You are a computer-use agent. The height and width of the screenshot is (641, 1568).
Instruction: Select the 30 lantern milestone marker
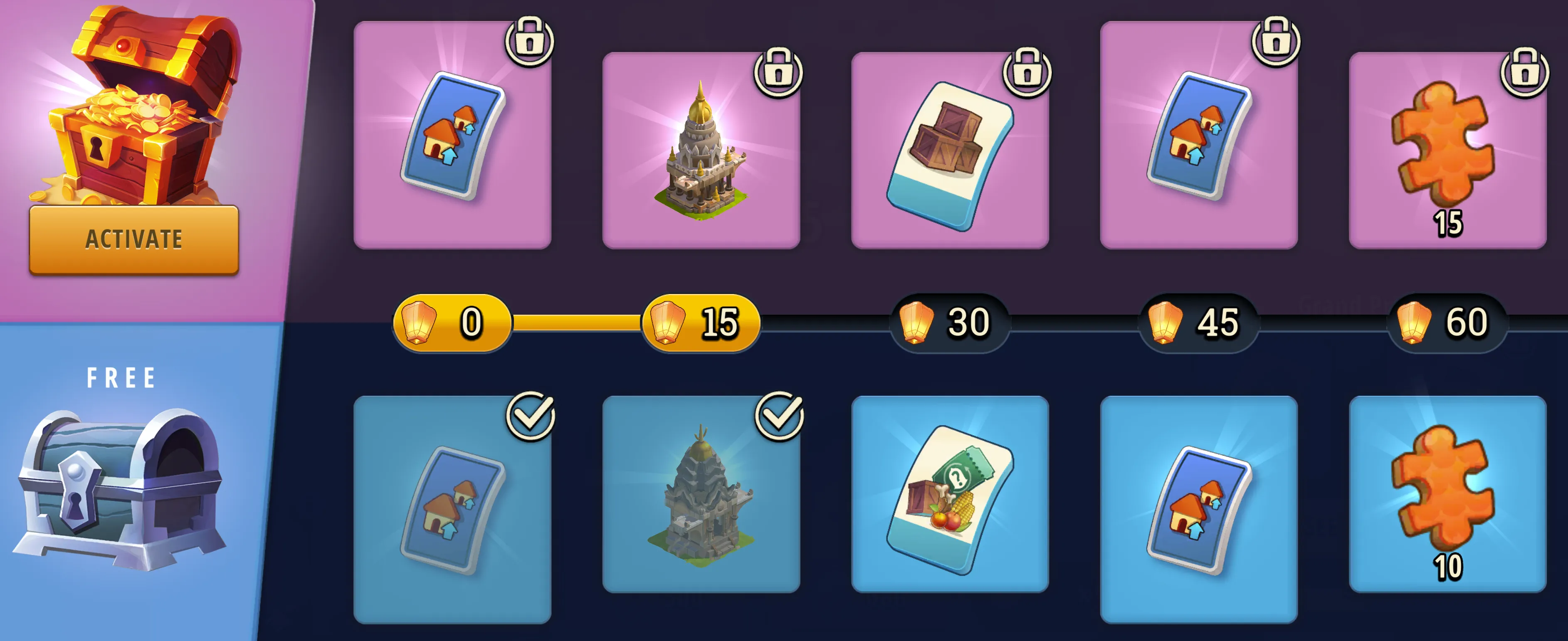(x=950, y=323)
